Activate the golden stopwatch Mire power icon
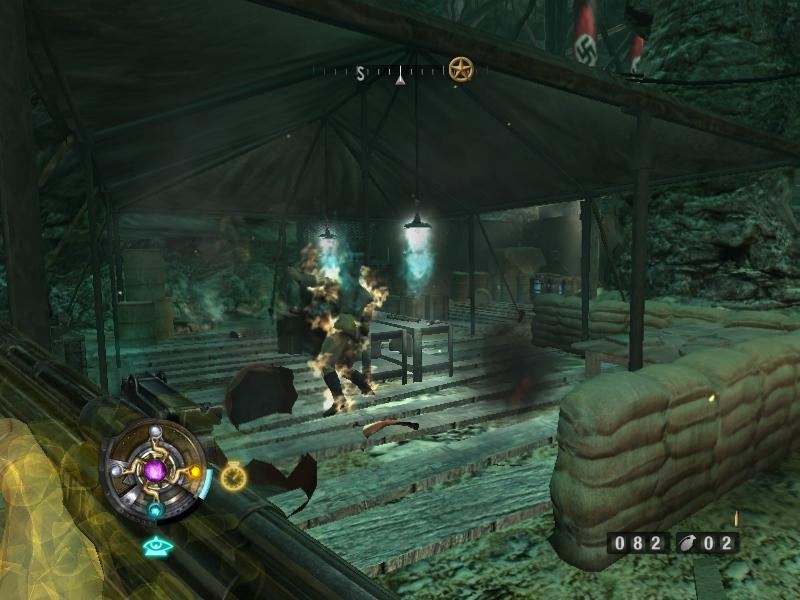Viewport: 800px width, 600px height. (x=234, y=477)
